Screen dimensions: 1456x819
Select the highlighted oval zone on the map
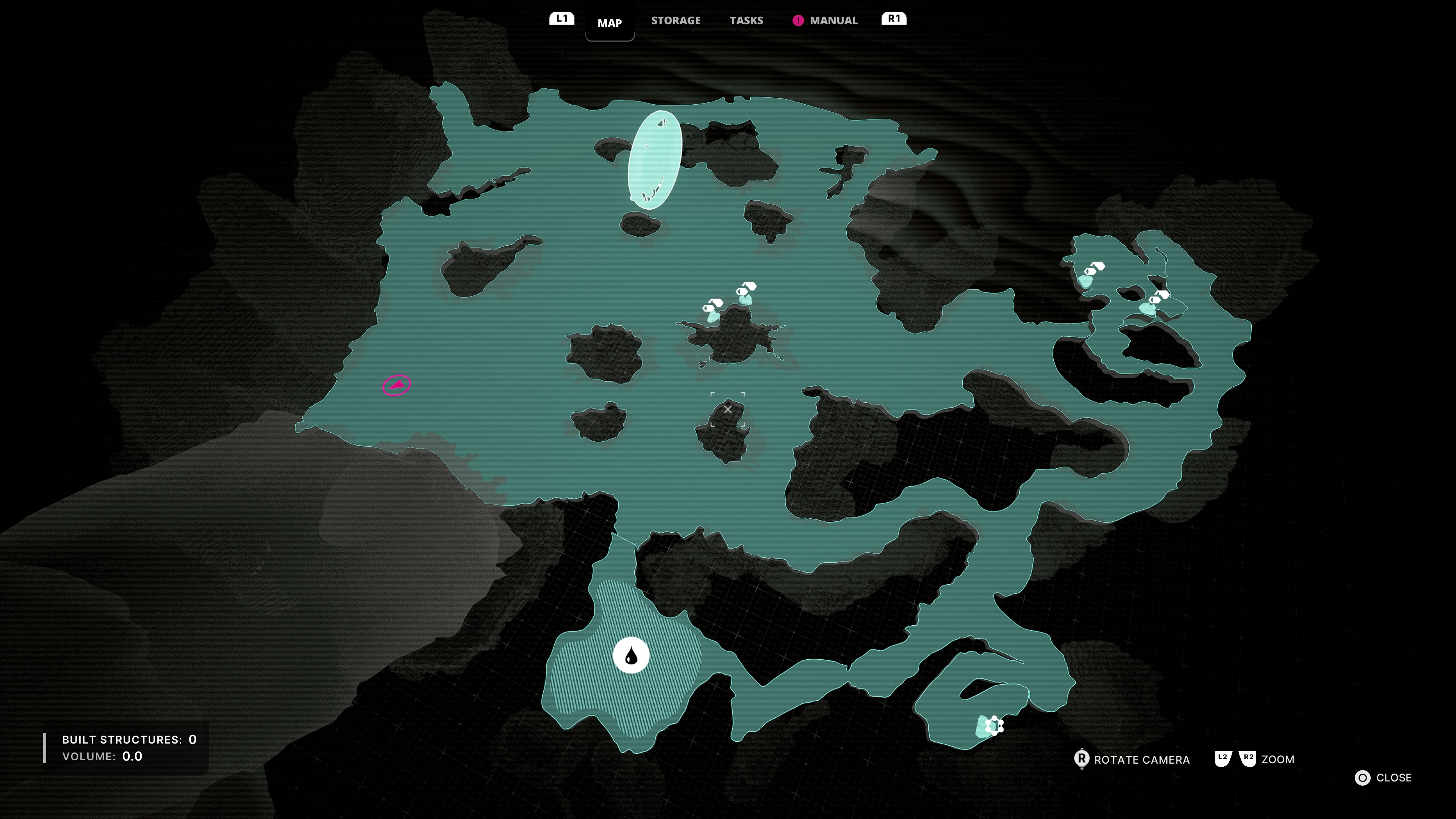point(654,160)
